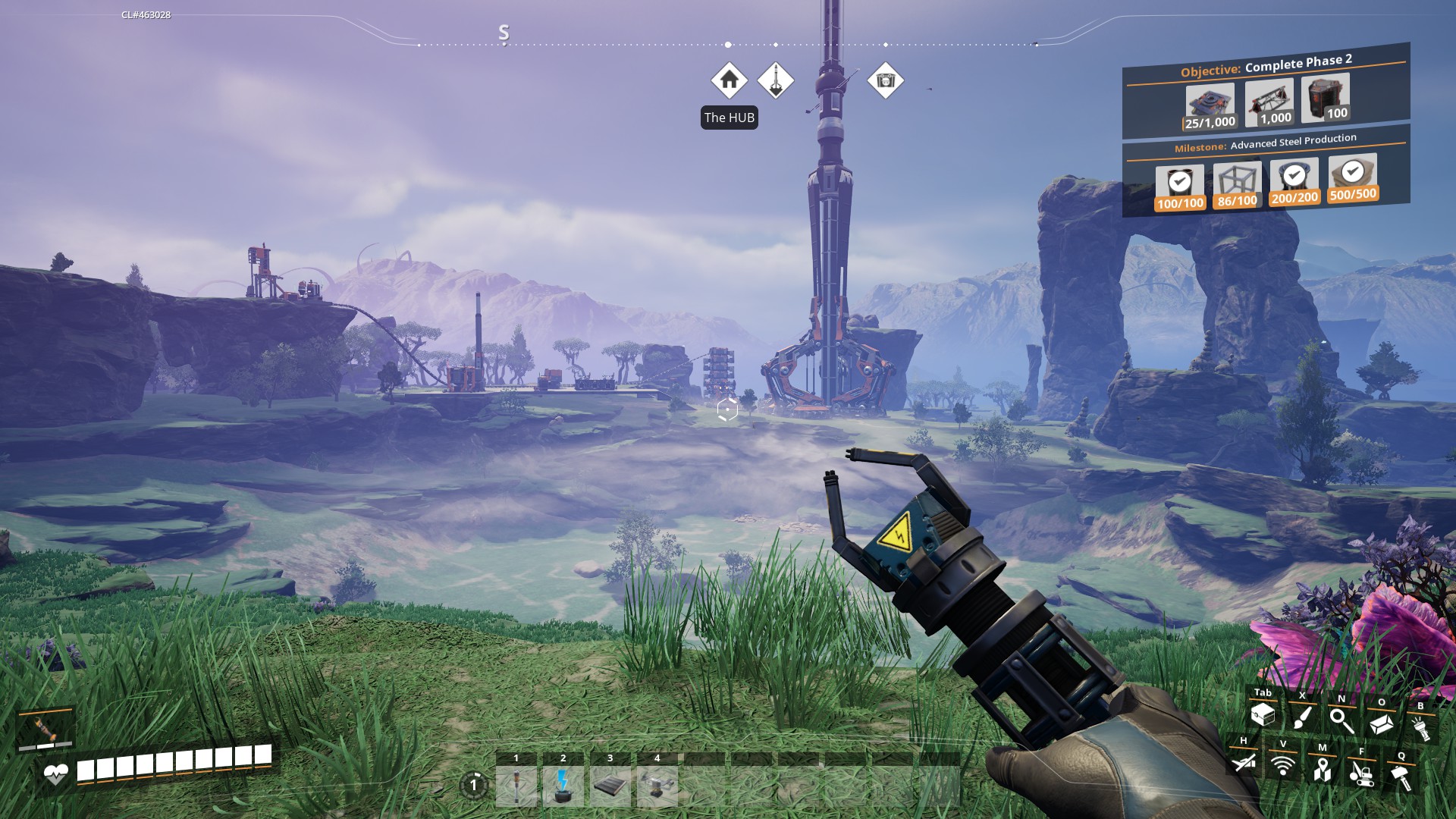Open the codex envelope icon

(x=1381, y=723)
